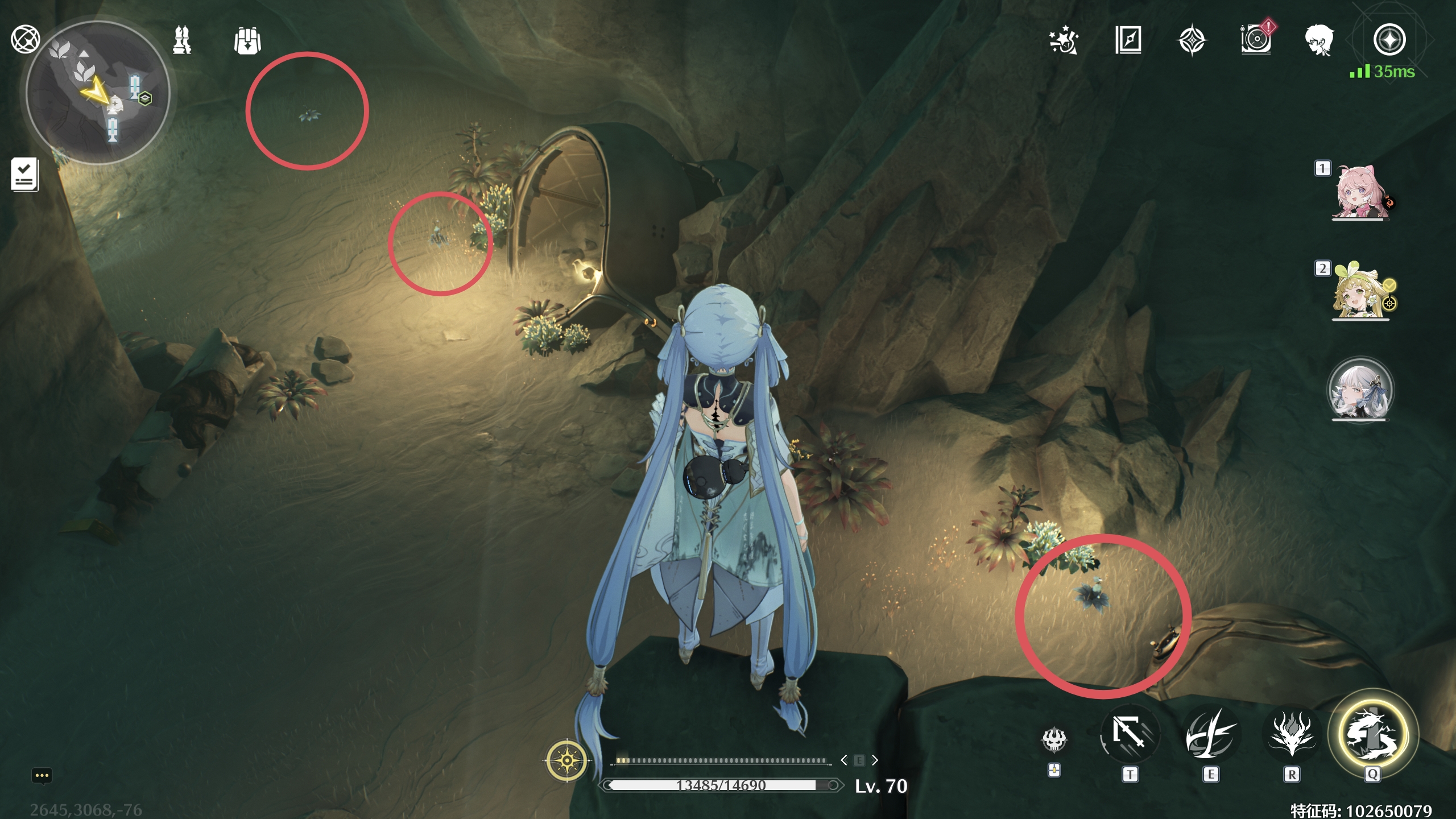Image resolution: width=1456 pixels, height=819 pixels.
Task: Open the guidebook with compass icon
Action: [1128, 40]
